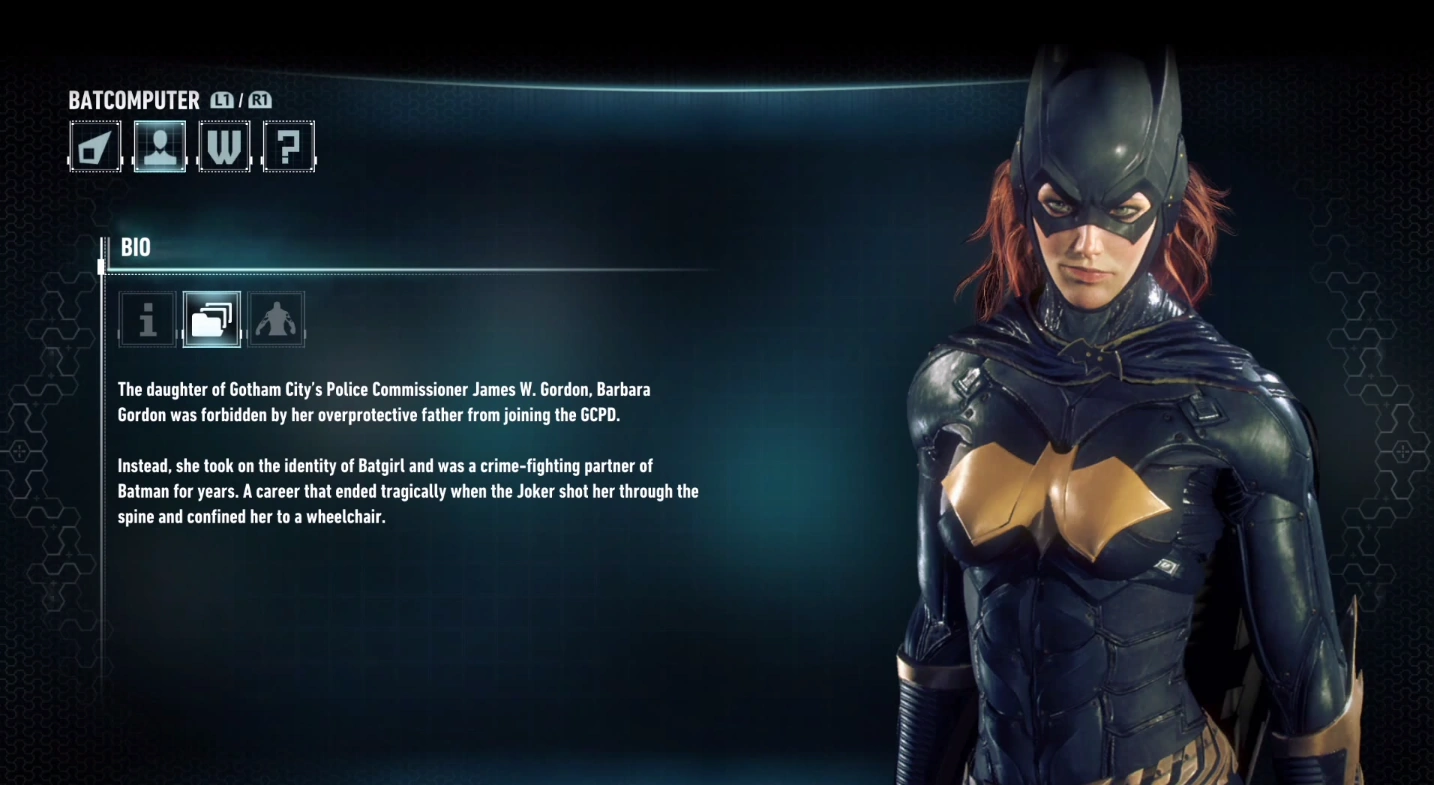Open the mission intel icon on the Batcomputer
The image size is (1434, 785).
95,146
